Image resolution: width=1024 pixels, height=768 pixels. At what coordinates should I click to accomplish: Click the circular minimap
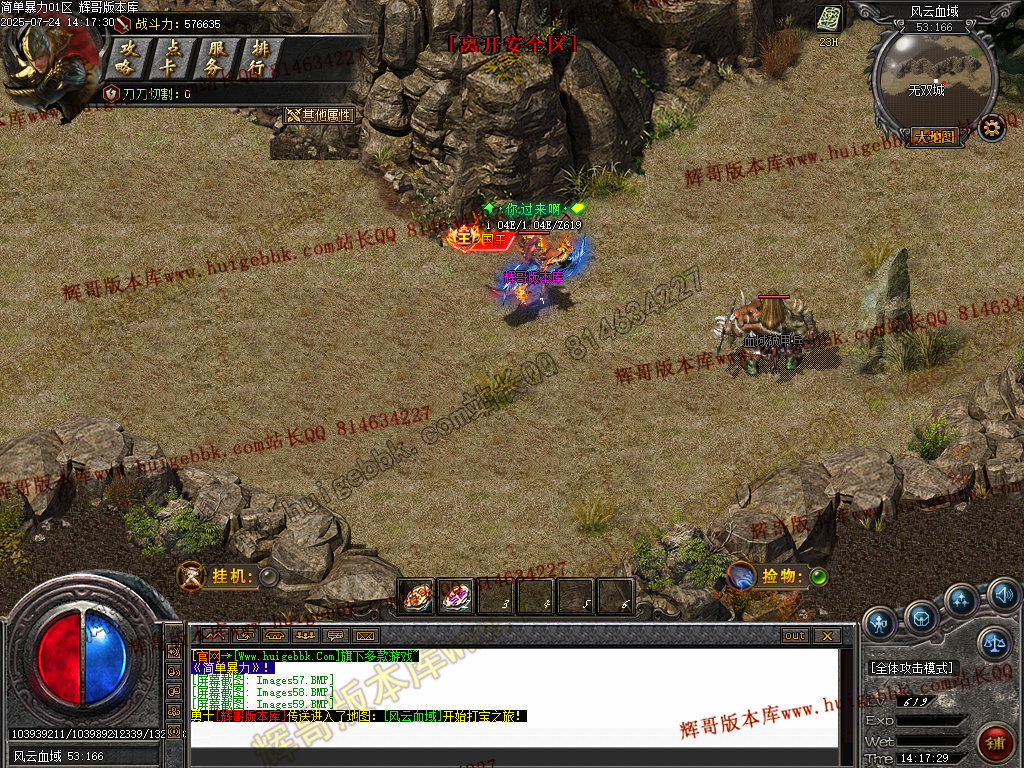click(x=935, y=80)
